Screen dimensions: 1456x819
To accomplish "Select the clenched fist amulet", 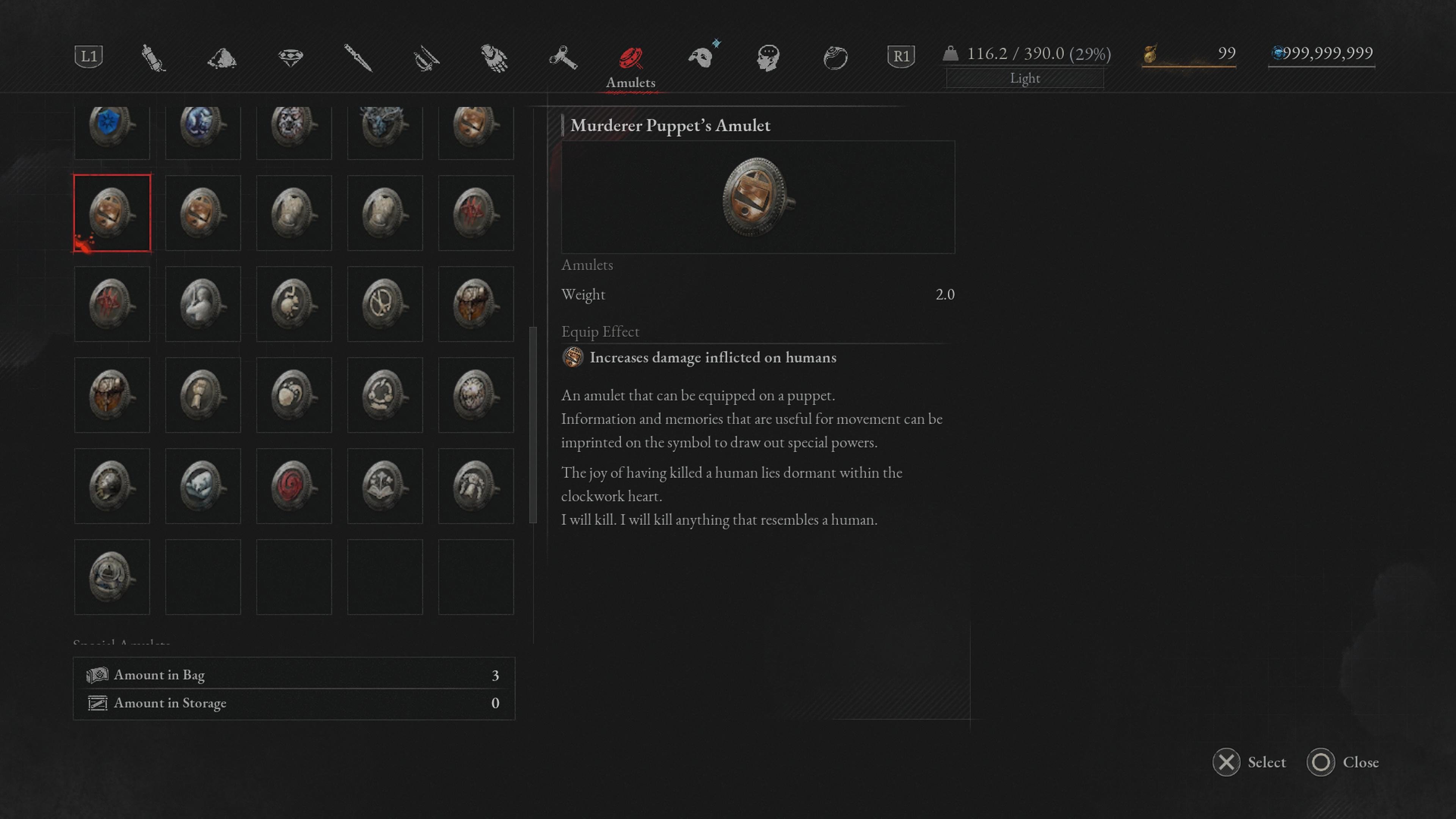I will coord(202,394).
